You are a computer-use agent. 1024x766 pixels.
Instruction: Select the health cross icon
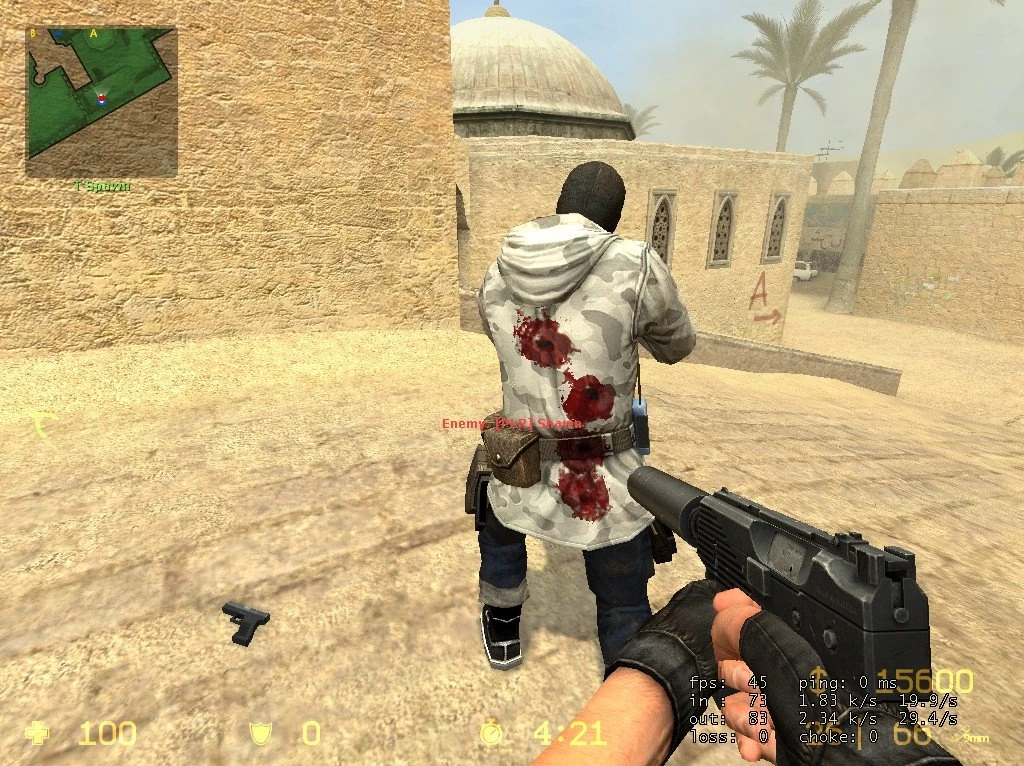pyautogui.click(x=37, y=733)
